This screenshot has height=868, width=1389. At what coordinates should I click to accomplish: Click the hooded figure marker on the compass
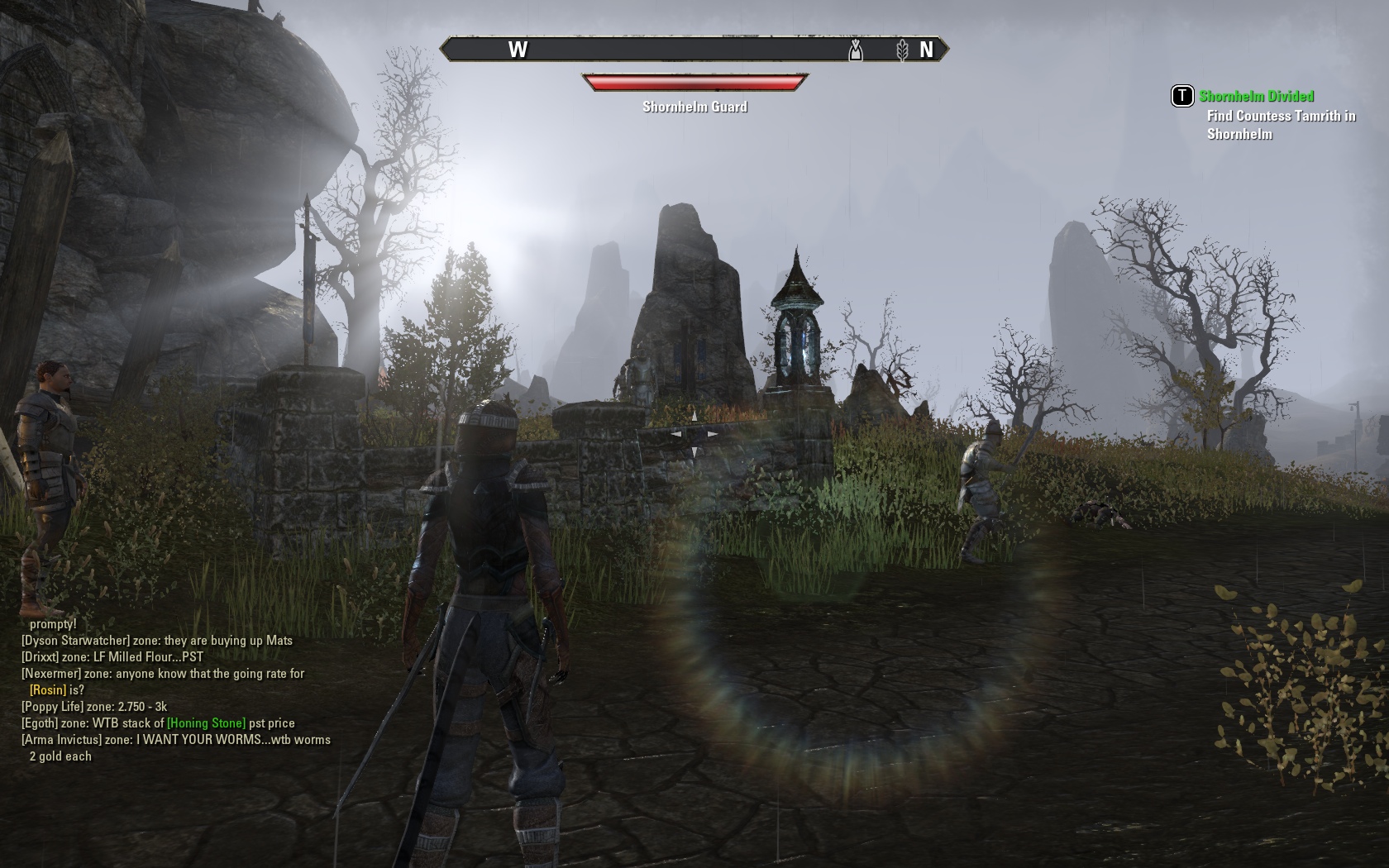coord(856,50)
